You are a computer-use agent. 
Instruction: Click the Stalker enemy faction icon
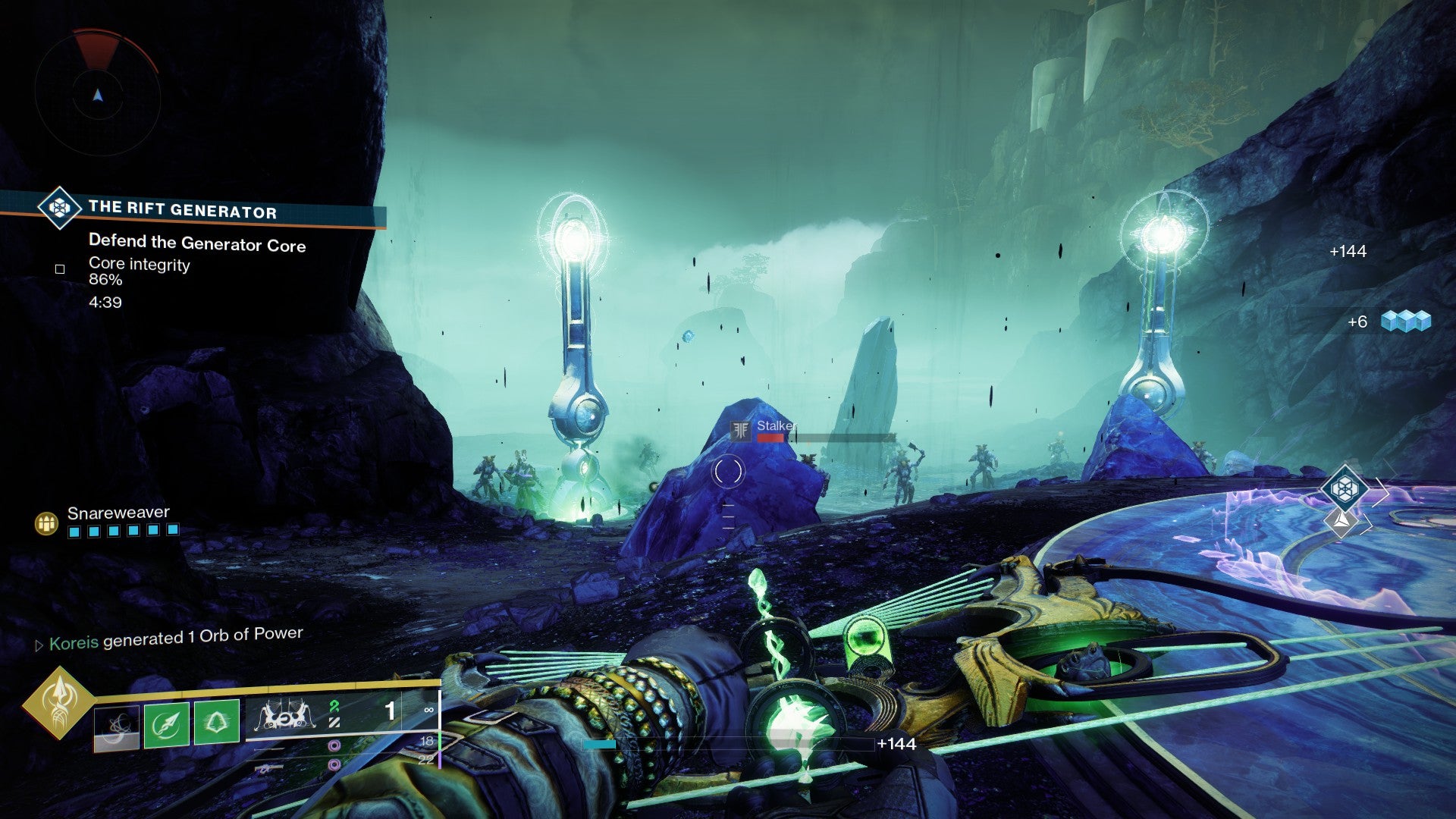click(740, 431)
